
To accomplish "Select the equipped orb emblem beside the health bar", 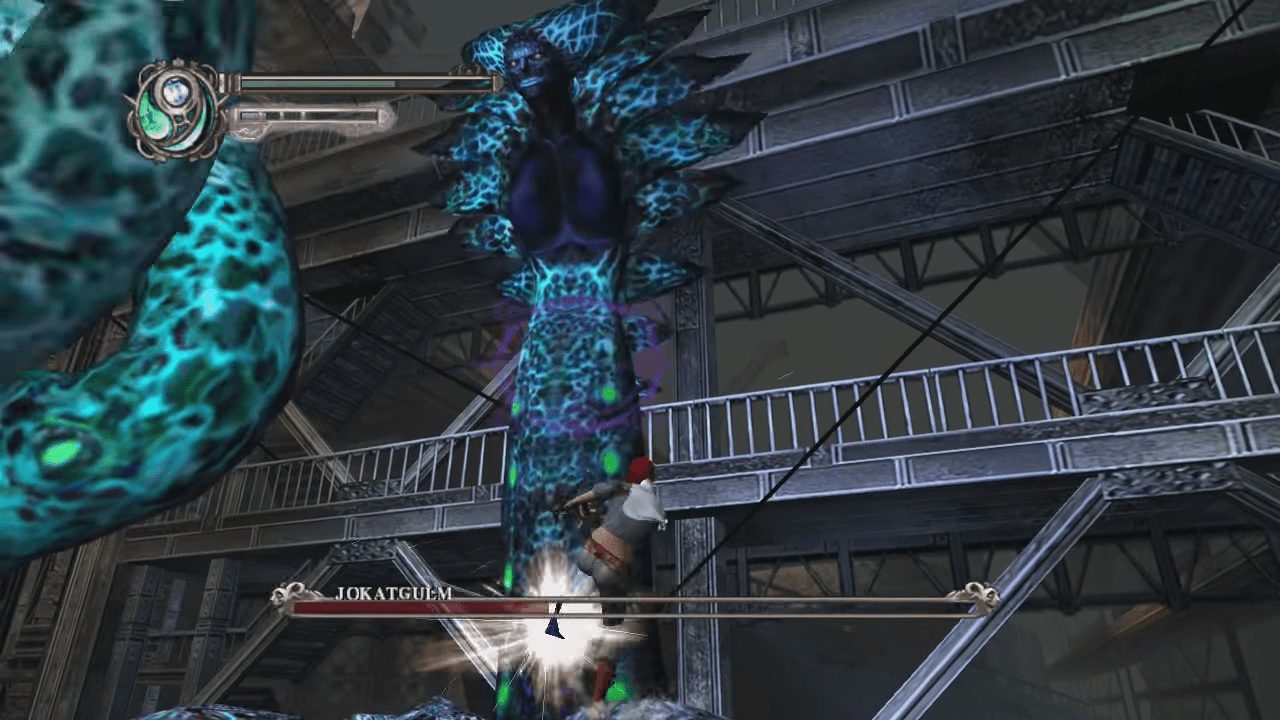I will click(178, 106).
